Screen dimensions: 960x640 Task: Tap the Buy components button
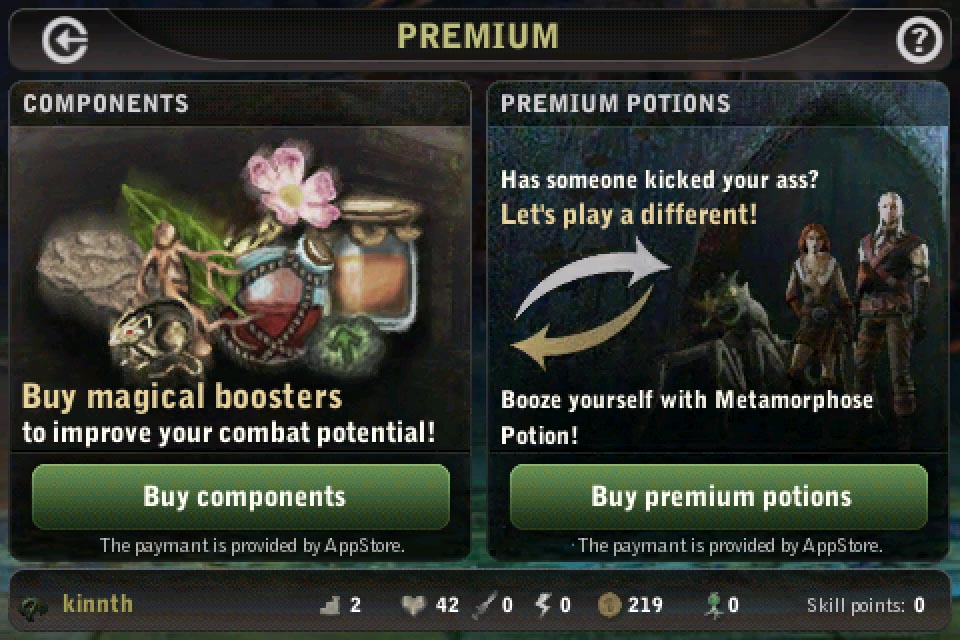click(241, 496)
